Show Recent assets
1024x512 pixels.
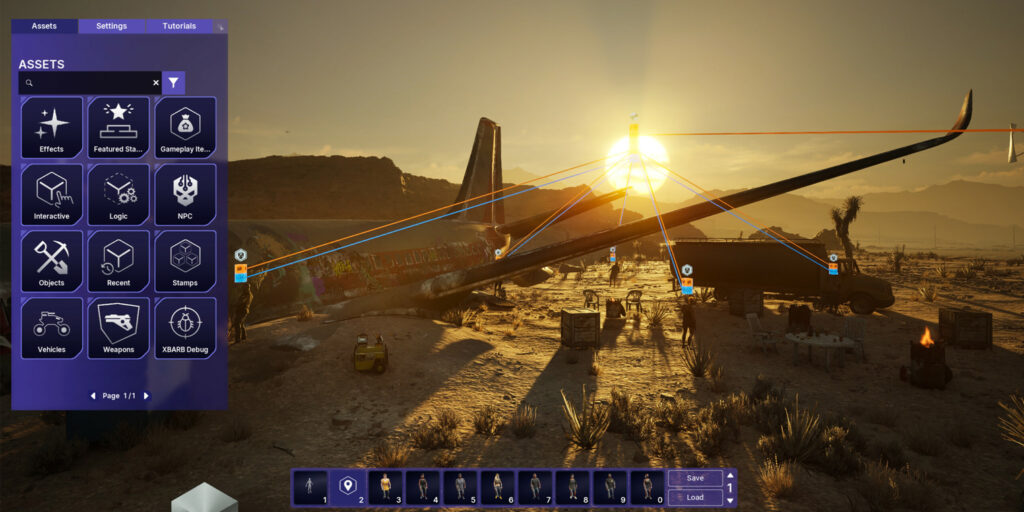coord(118,261)
